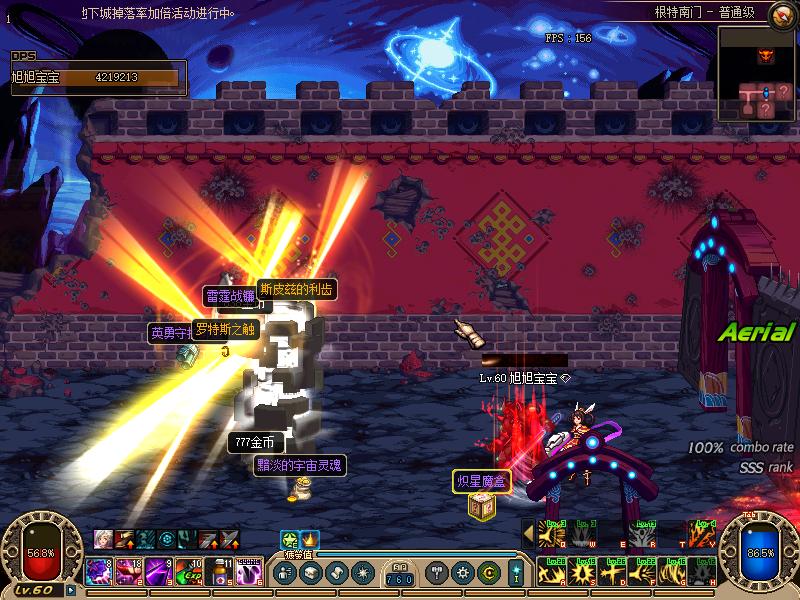Activate the skill bound to key G
Screen dimensions: 800x600
670,572
